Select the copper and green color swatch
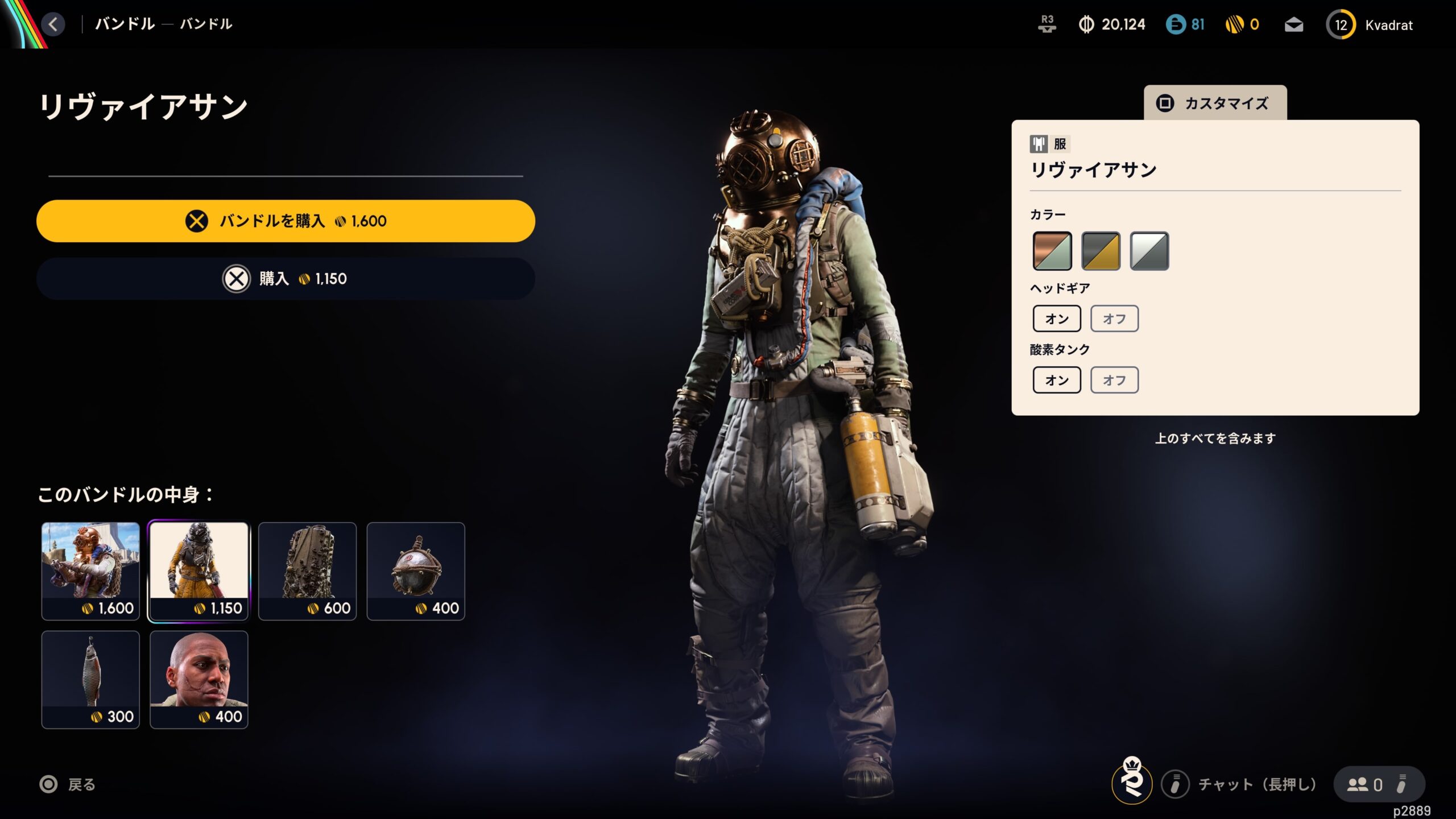The image size is (1456, 819). pyautogui.click(x=1052, y=251)
